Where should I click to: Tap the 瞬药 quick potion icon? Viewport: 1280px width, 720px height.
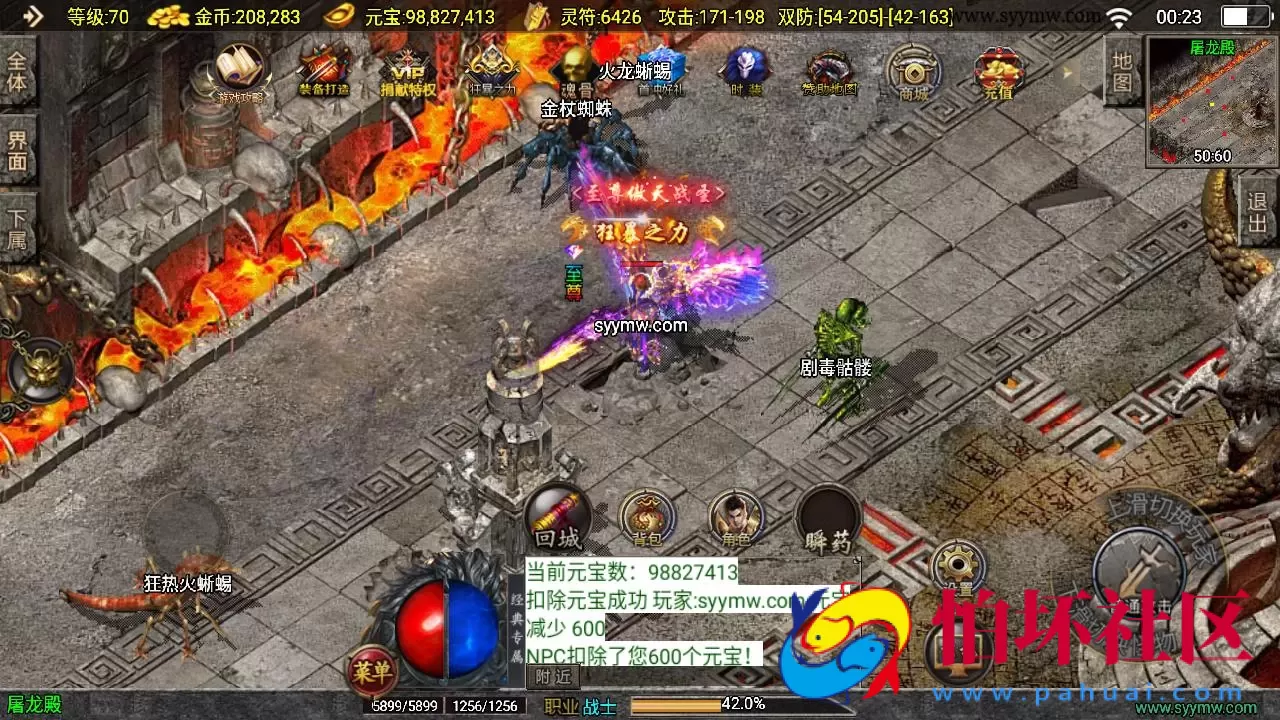click(x=828, y=517)
